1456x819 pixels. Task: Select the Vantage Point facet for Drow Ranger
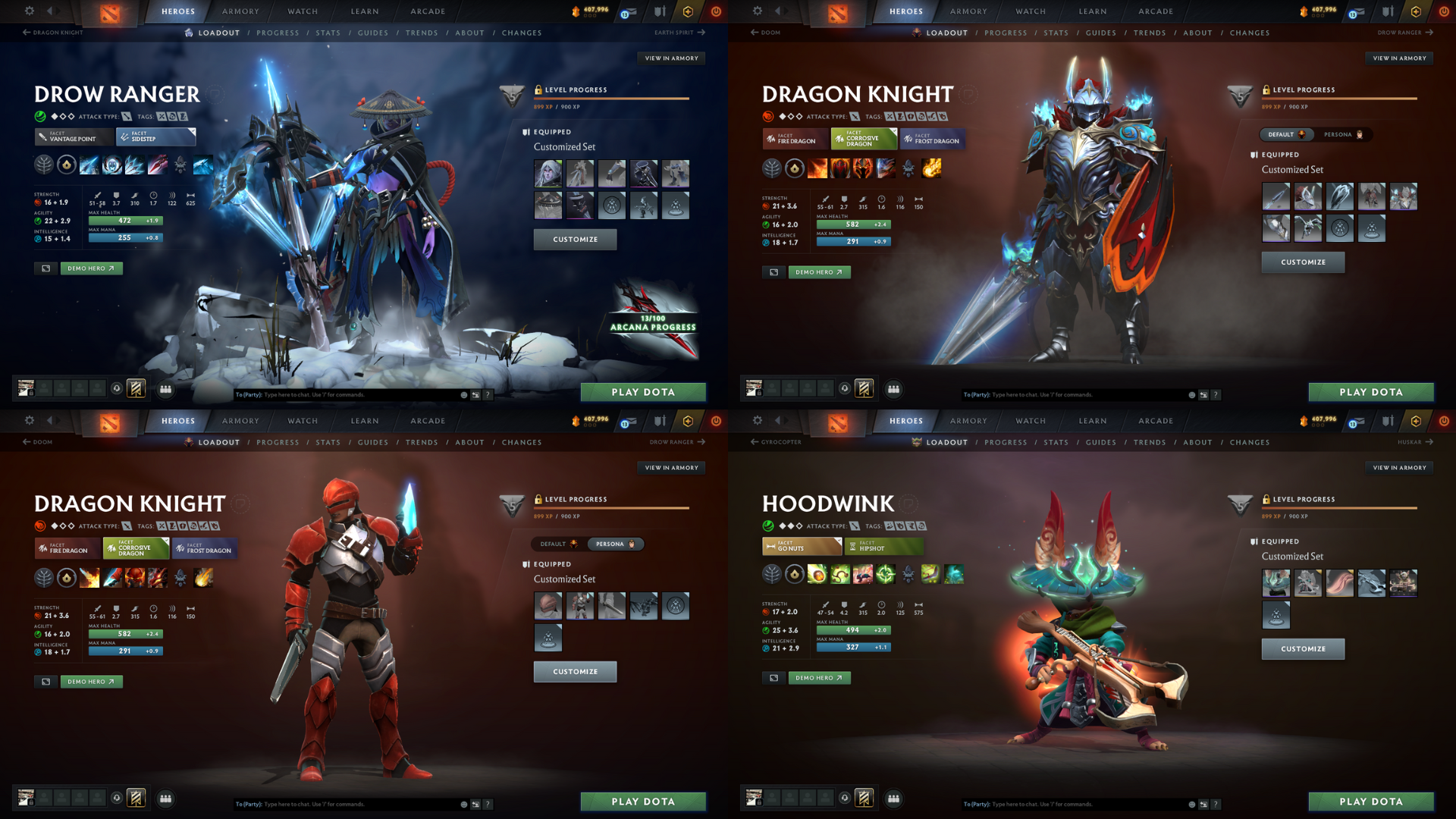71,138
